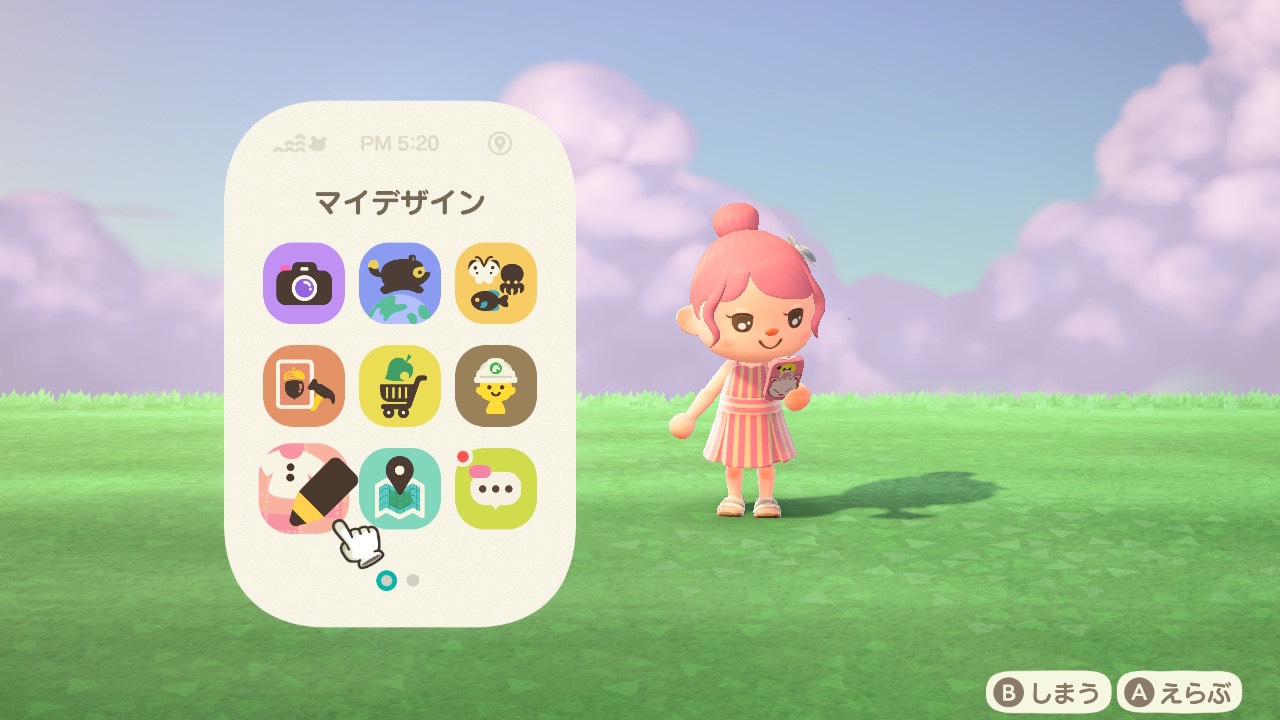Open Nook Shopping
This screenshot has height=720, width=1280.
(400, 387)
